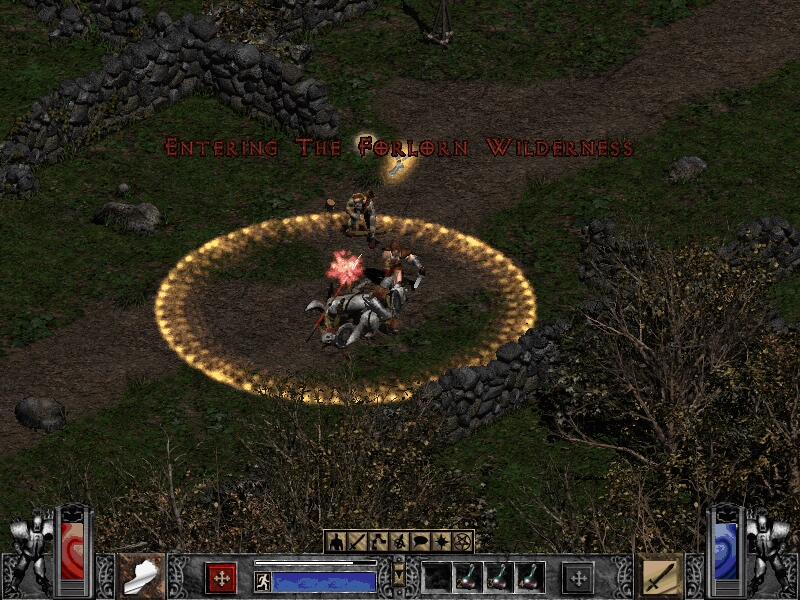Click the speech bubble message log icon
The width and height of the screenshot is (800, 600).
tap(419, 542)
